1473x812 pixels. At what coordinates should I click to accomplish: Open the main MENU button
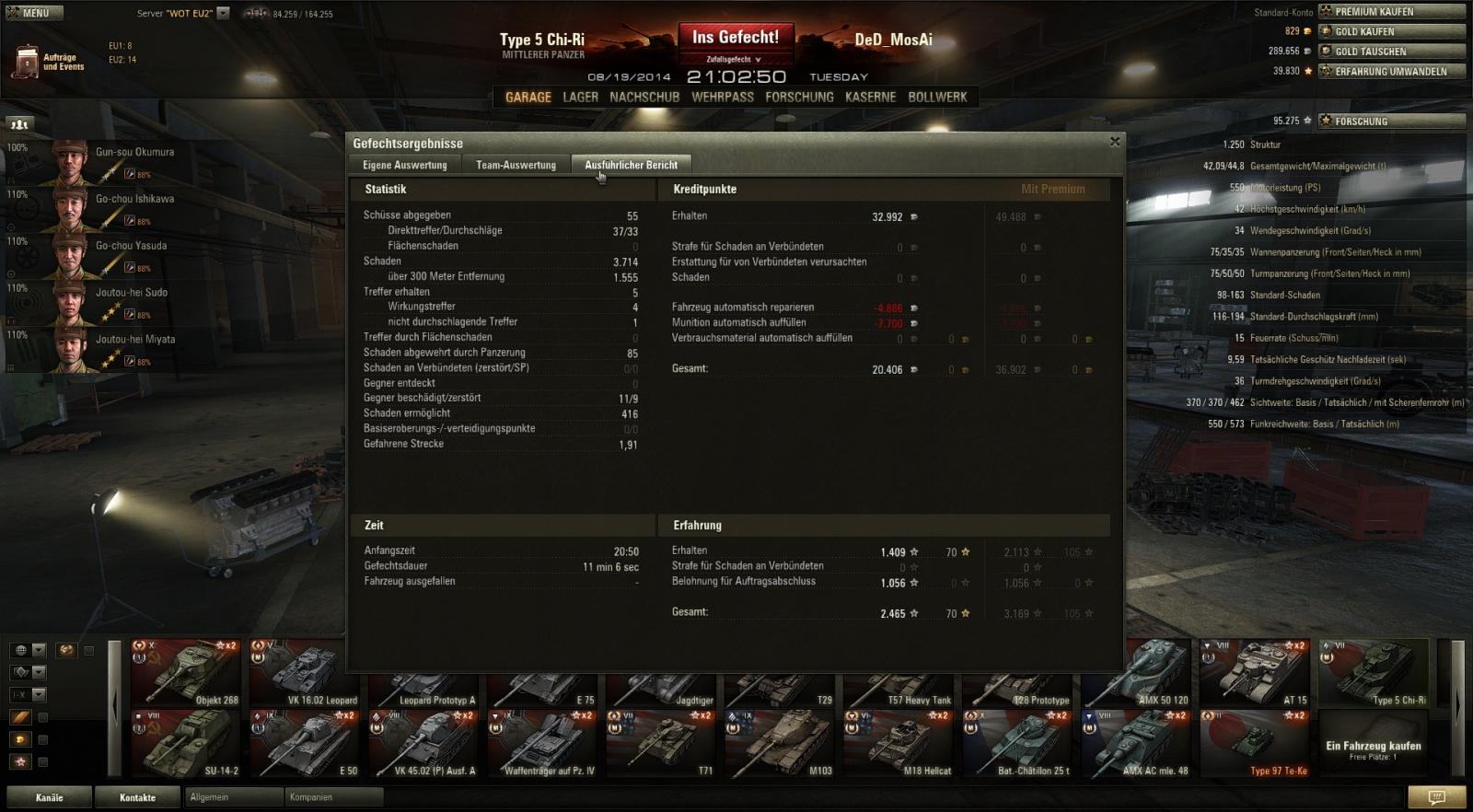coord(33,13)
